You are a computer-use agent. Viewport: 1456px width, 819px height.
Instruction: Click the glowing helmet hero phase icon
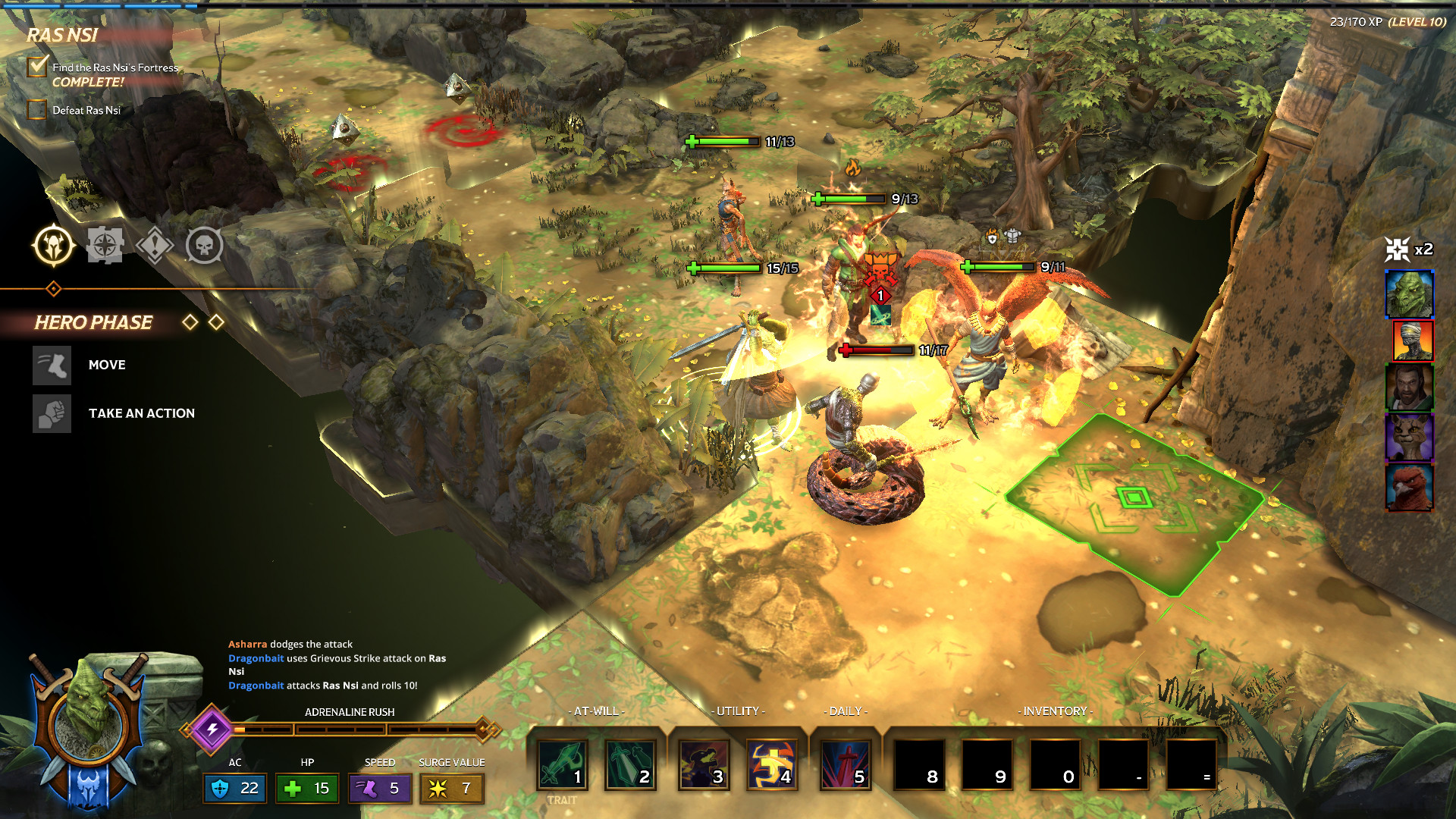54,246
